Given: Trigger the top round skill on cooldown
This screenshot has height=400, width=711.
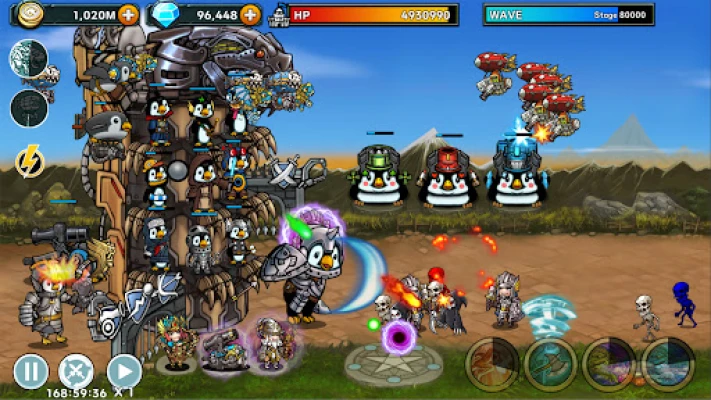Looking at the screenshot, I should pos(29,59).
